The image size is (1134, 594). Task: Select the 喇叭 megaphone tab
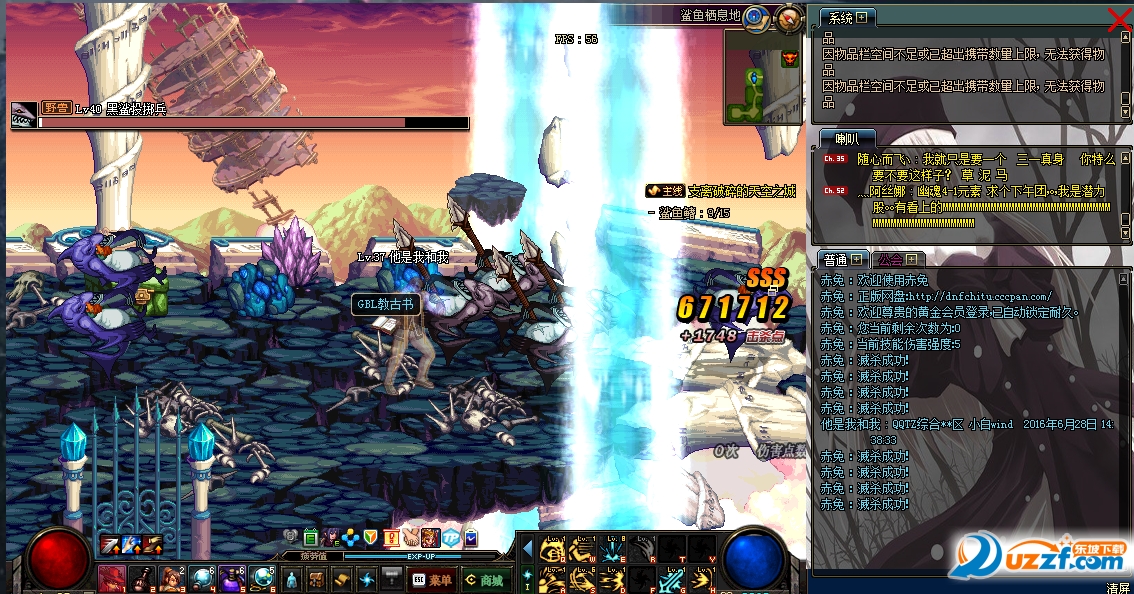coord(836,138)
